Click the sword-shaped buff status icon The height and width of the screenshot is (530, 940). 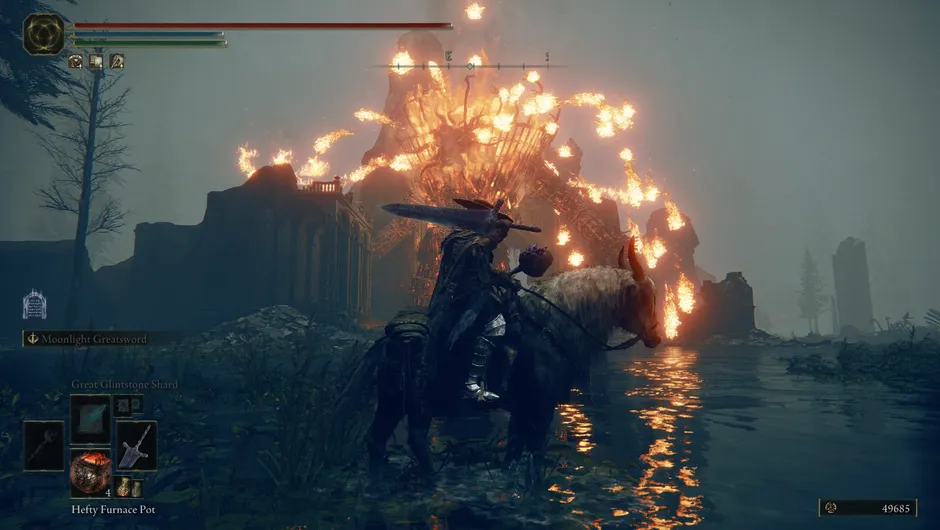(117, 61)
